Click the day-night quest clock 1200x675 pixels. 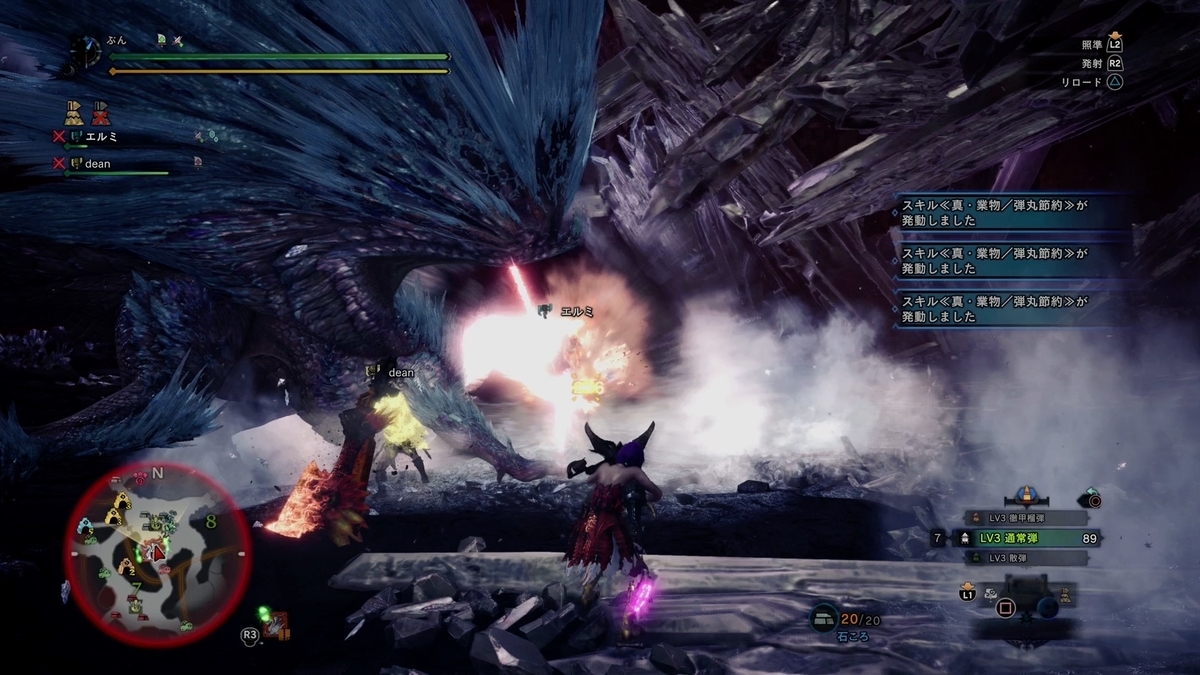[86, 53]
